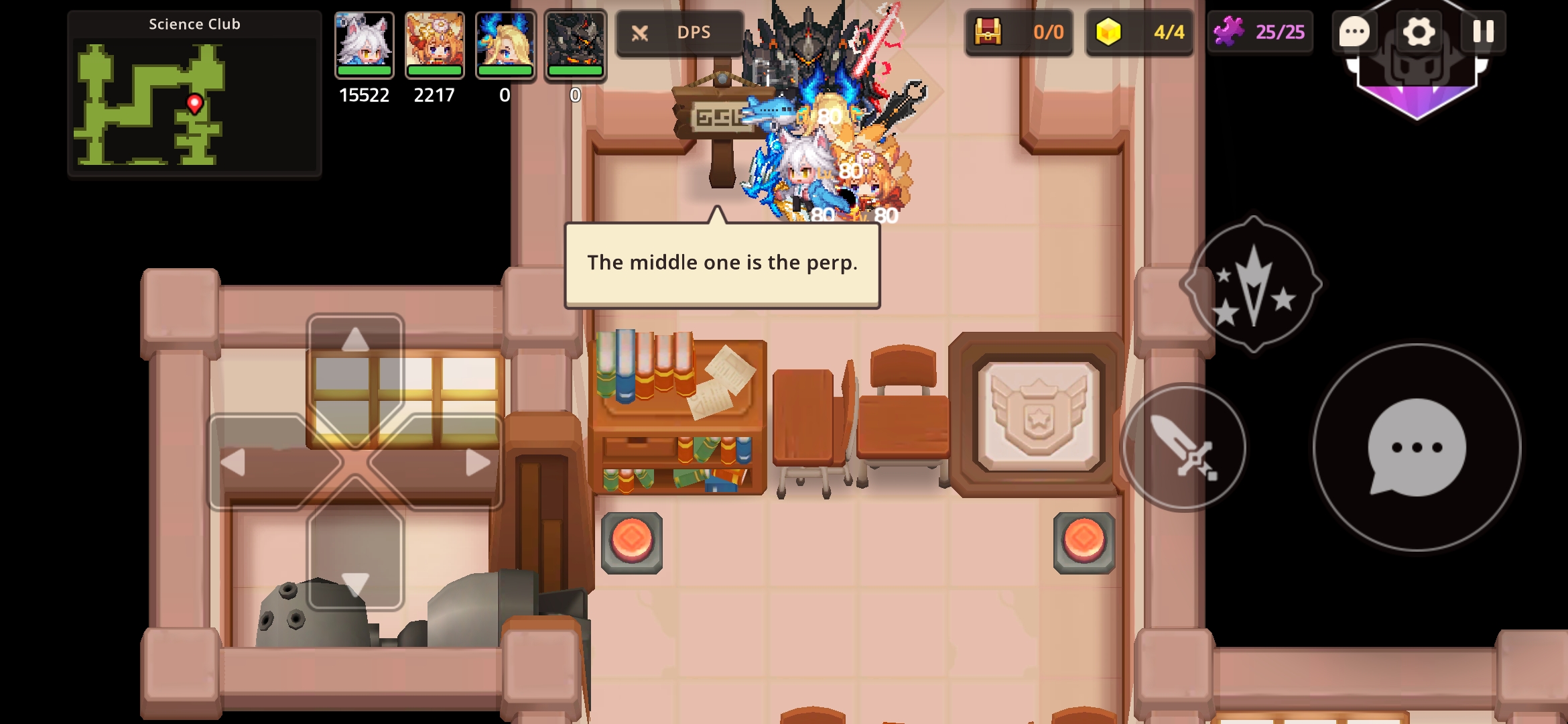The image size is (1568, 724).
Task: Tap the large speech bubble interact button
Action: [x=1417, y=447]
